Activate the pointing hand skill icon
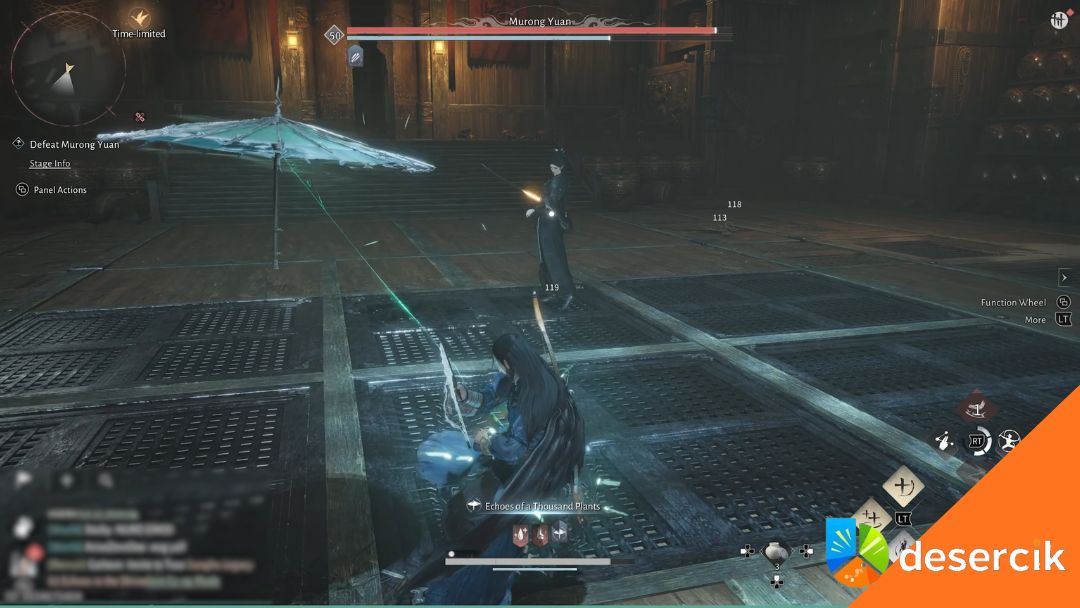 (943, 439)
